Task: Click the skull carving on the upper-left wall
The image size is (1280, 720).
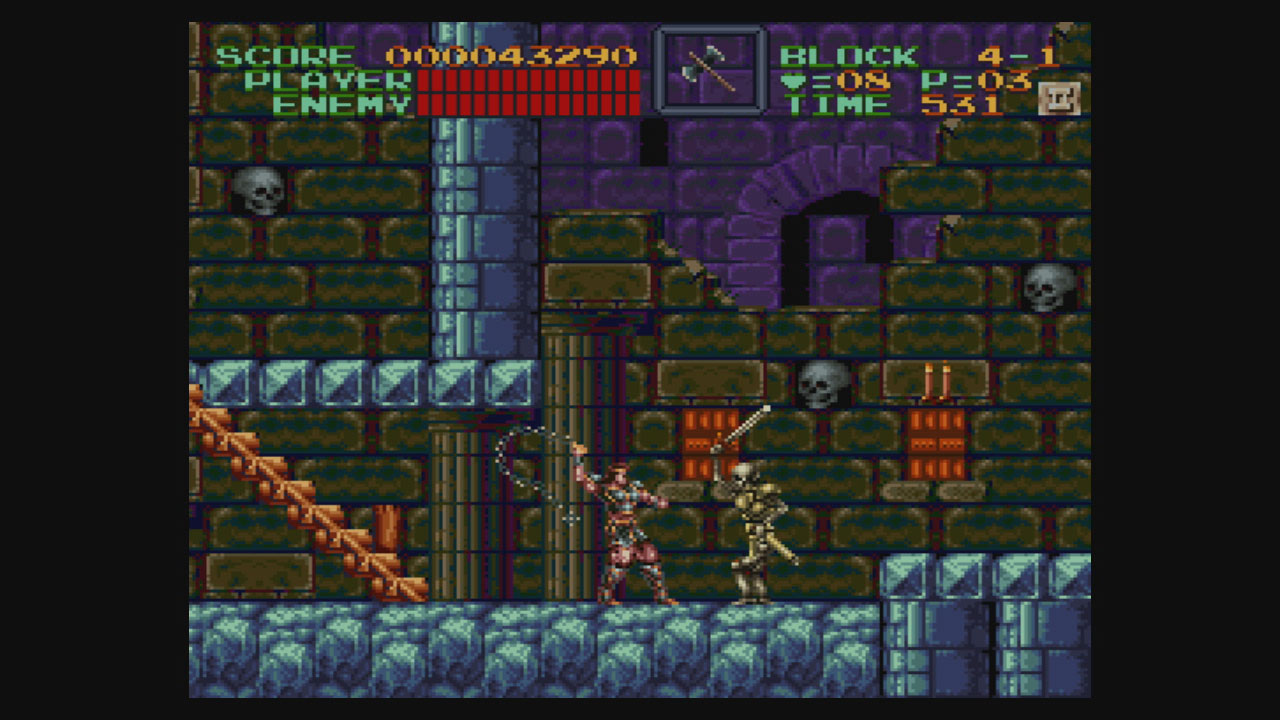Action: tap(259, 189)
